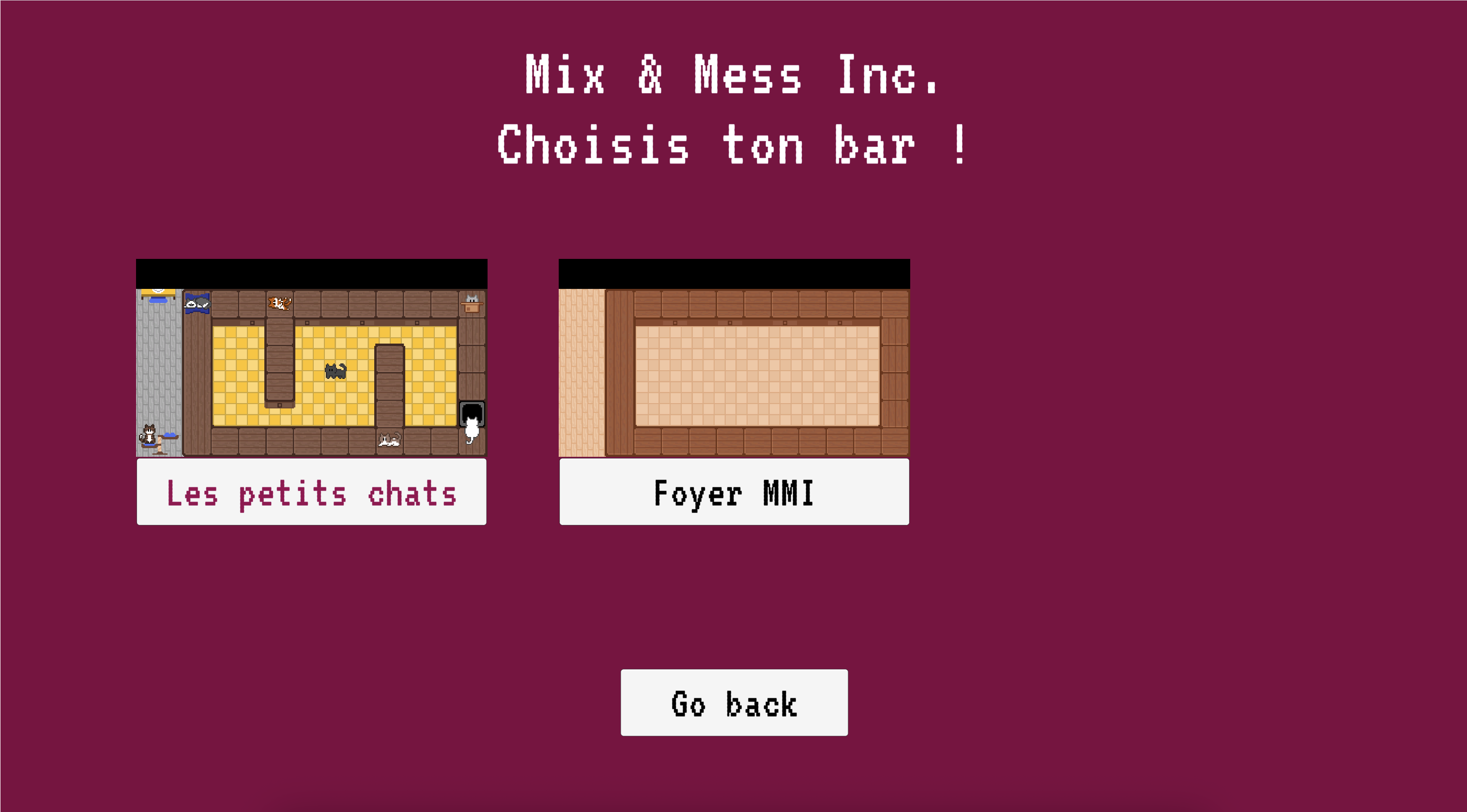Click the Choisis ton bar heading
The image size is (1467, 812).
pyautogui.click(x=733, y=143)
